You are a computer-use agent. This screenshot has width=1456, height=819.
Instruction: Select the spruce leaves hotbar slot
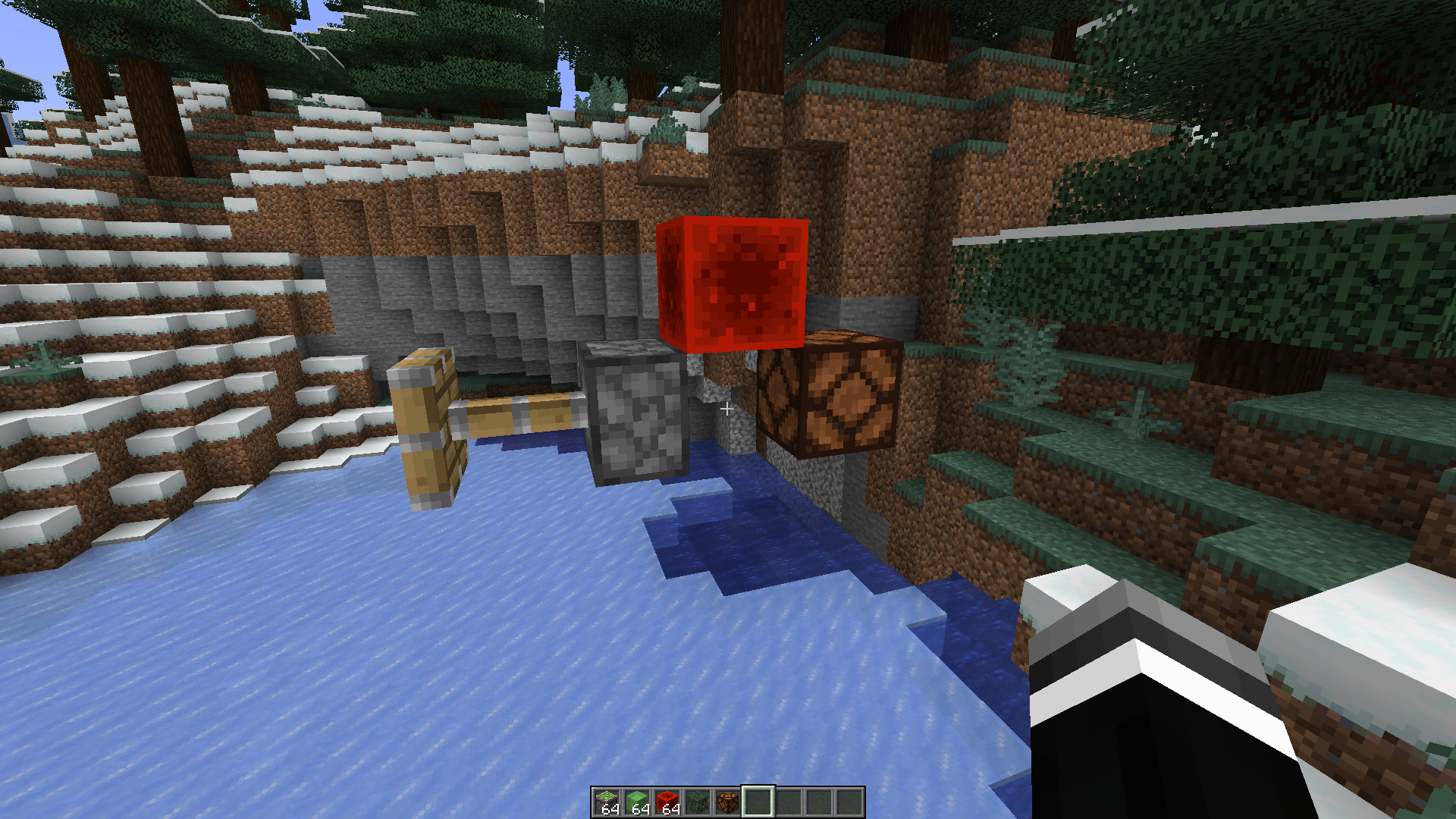pyautogui.click(x=698, y=802)
